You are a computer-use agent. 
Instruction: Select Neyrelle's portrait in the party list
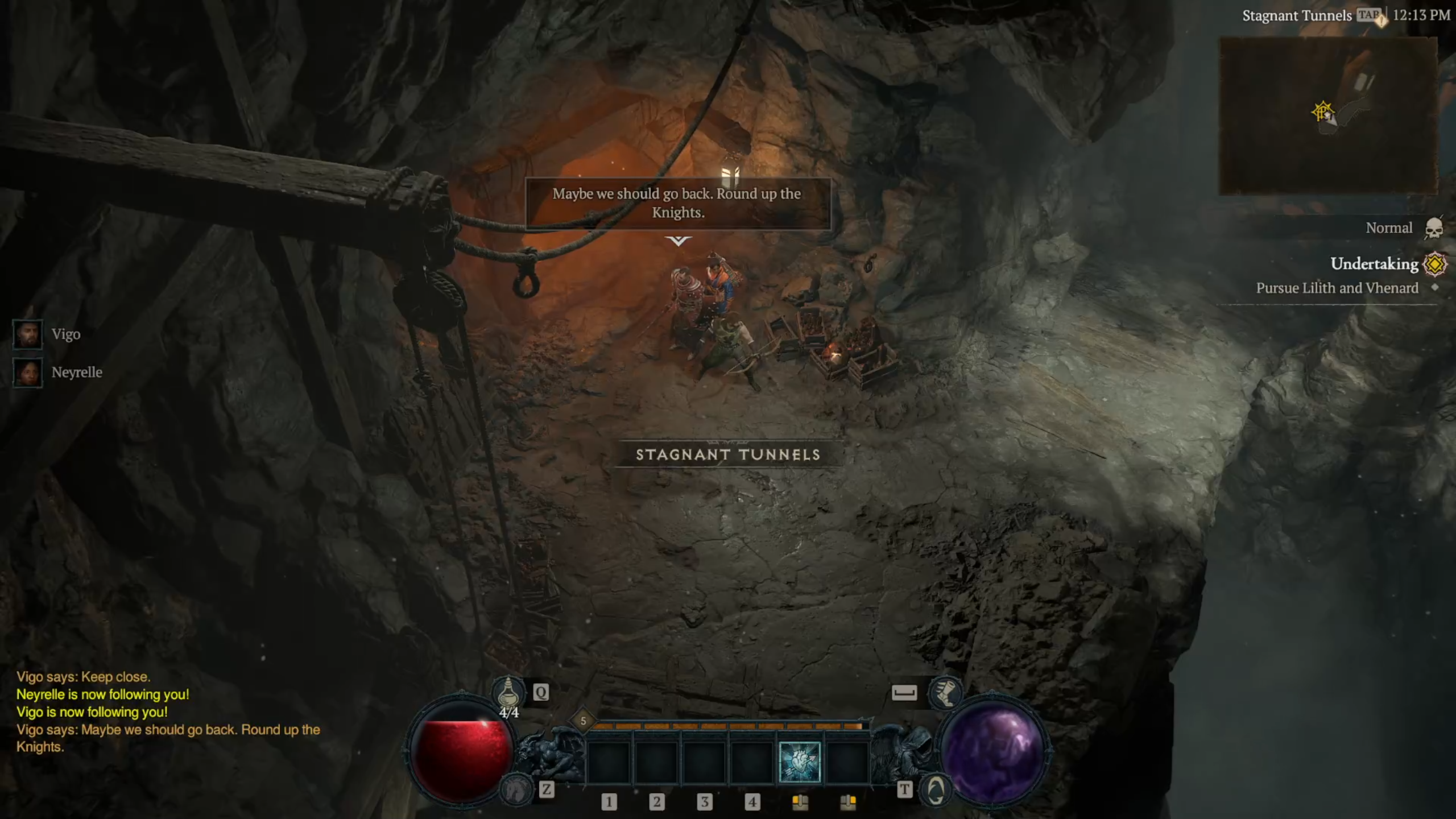pos(27,373)
